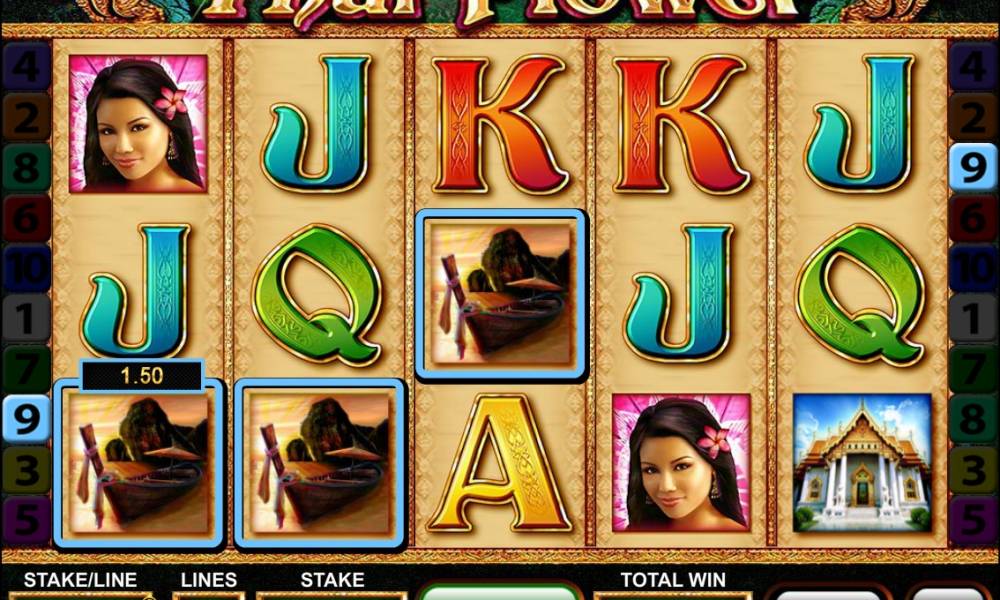Click the green spin button
Image resolution: width=1000 pixels, height=600 pixels.
pyautogui.click(x=498, y=592)
